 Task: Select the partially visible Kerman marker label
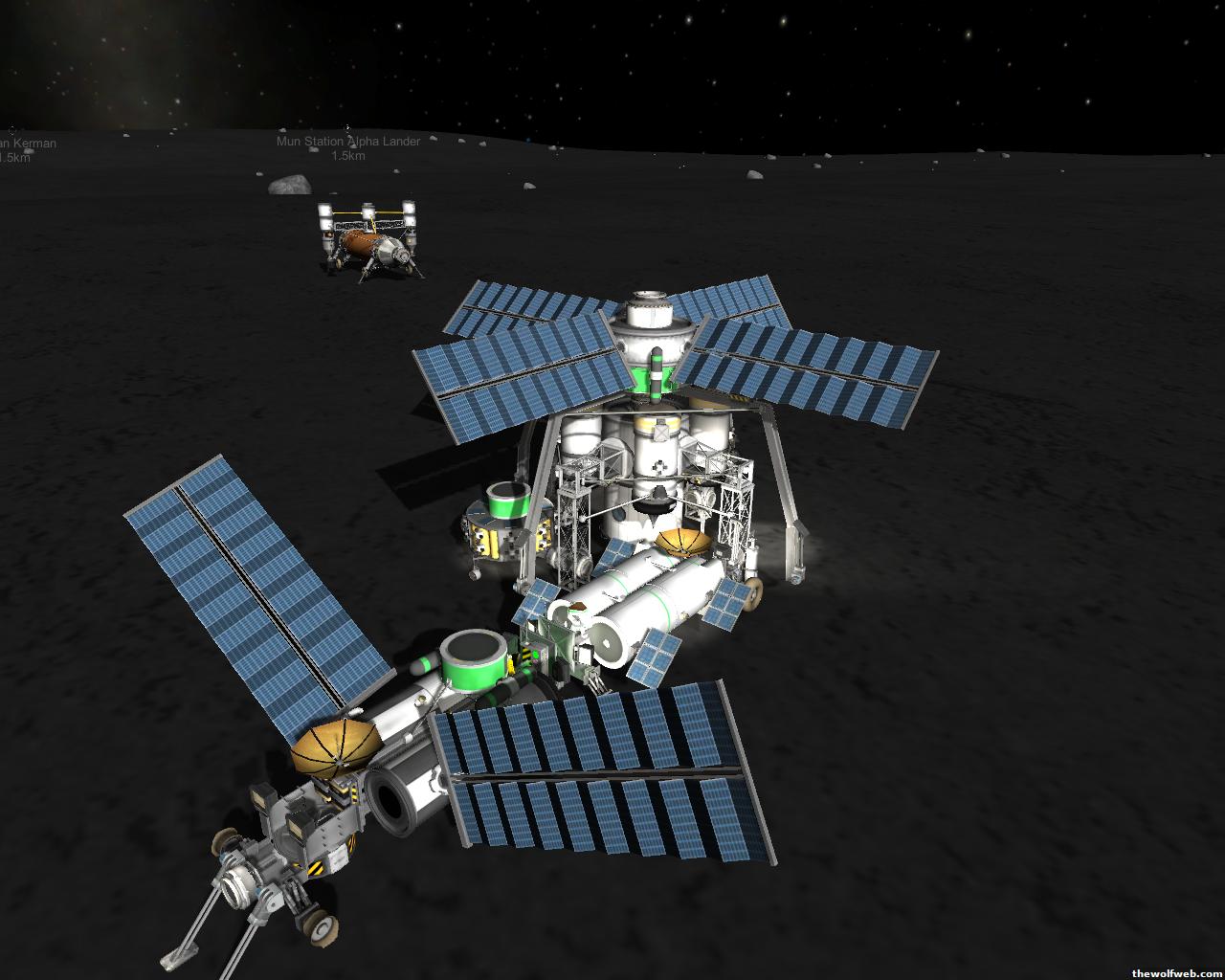coord(28,145)
